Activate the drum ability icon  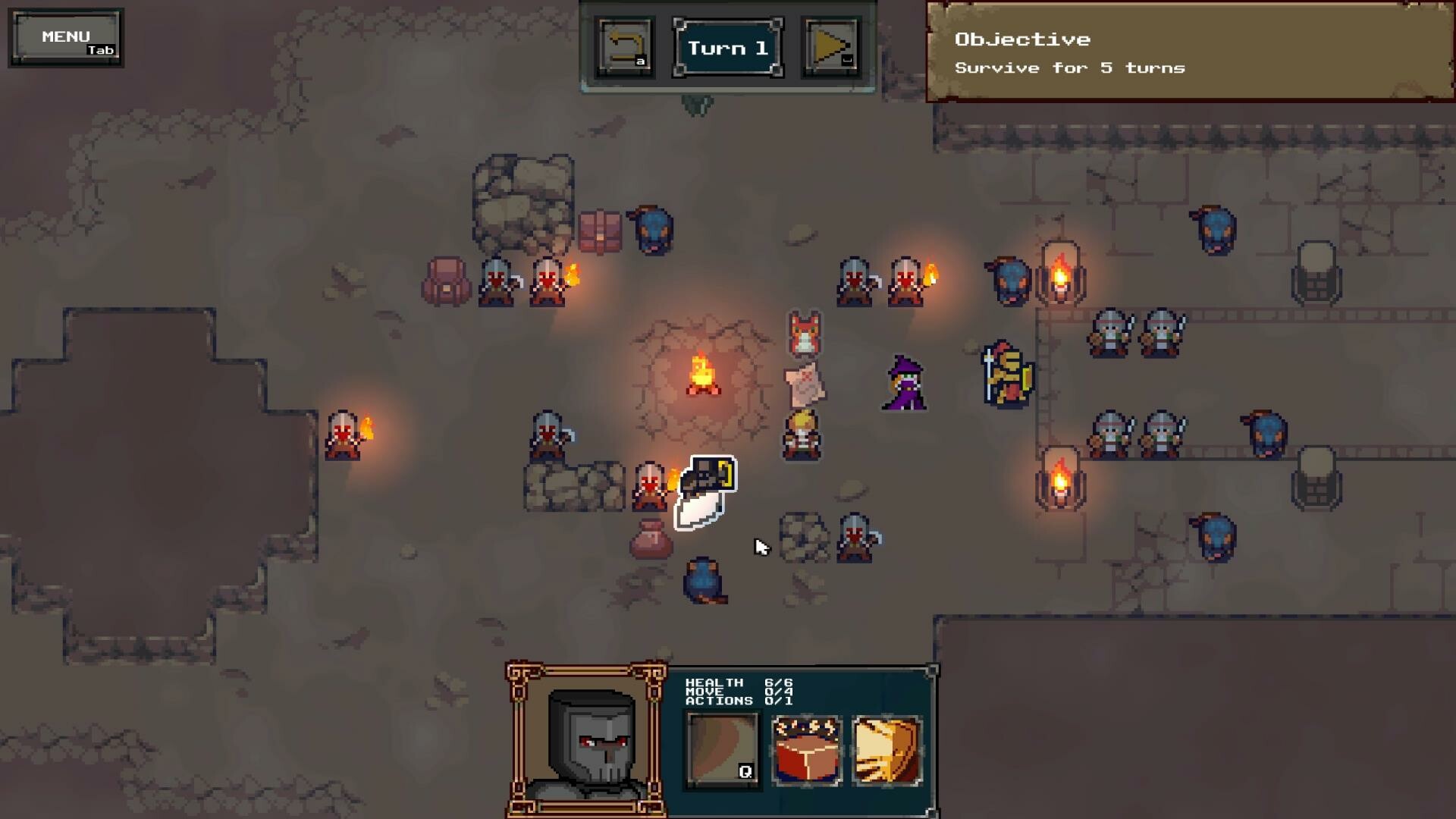(x=805, y=747)
